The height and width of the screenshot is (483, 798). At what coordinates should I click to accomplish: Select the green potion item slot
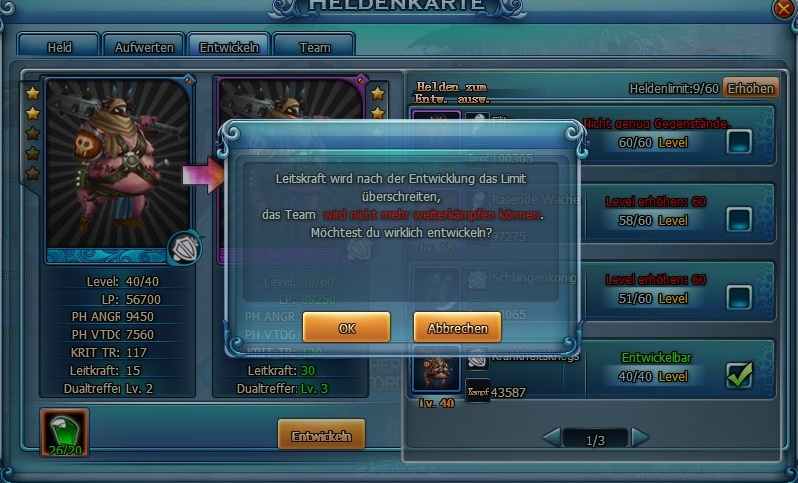point(64,431)
